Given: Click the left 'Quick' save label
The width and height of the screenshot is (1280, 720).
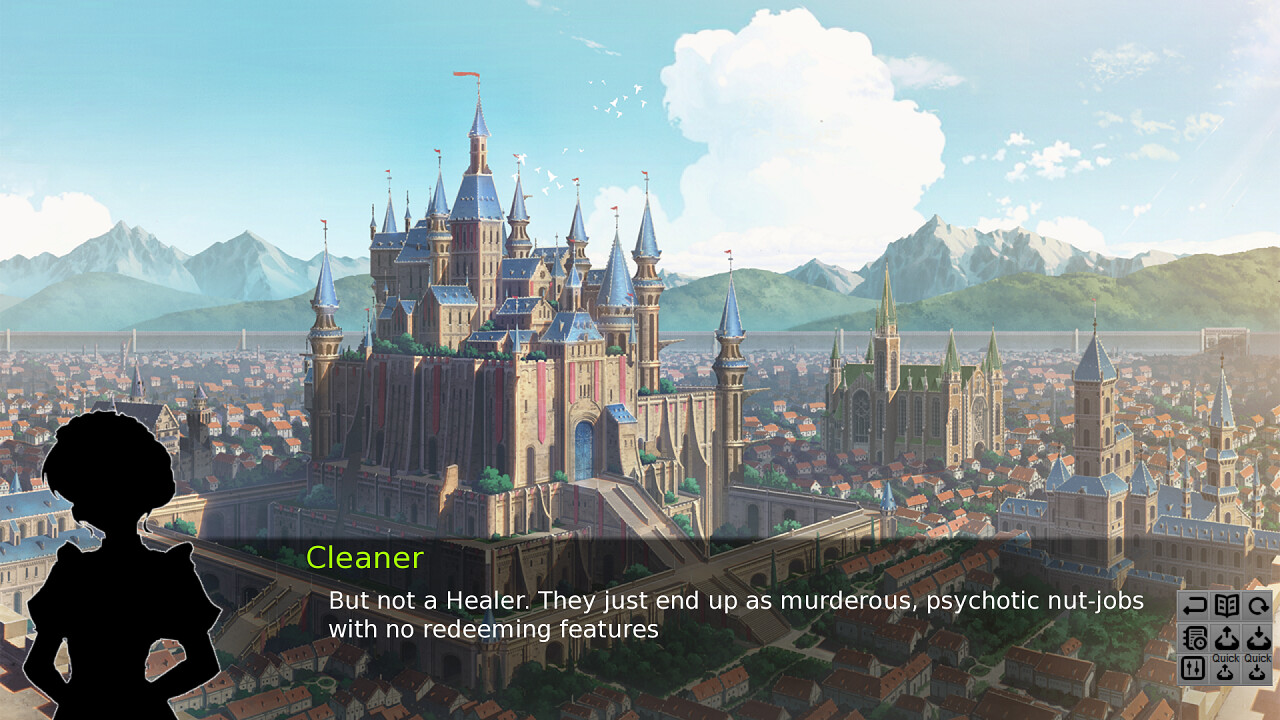Looking at the screenshot, I should pyautogui.click(x=1226, y=658).
